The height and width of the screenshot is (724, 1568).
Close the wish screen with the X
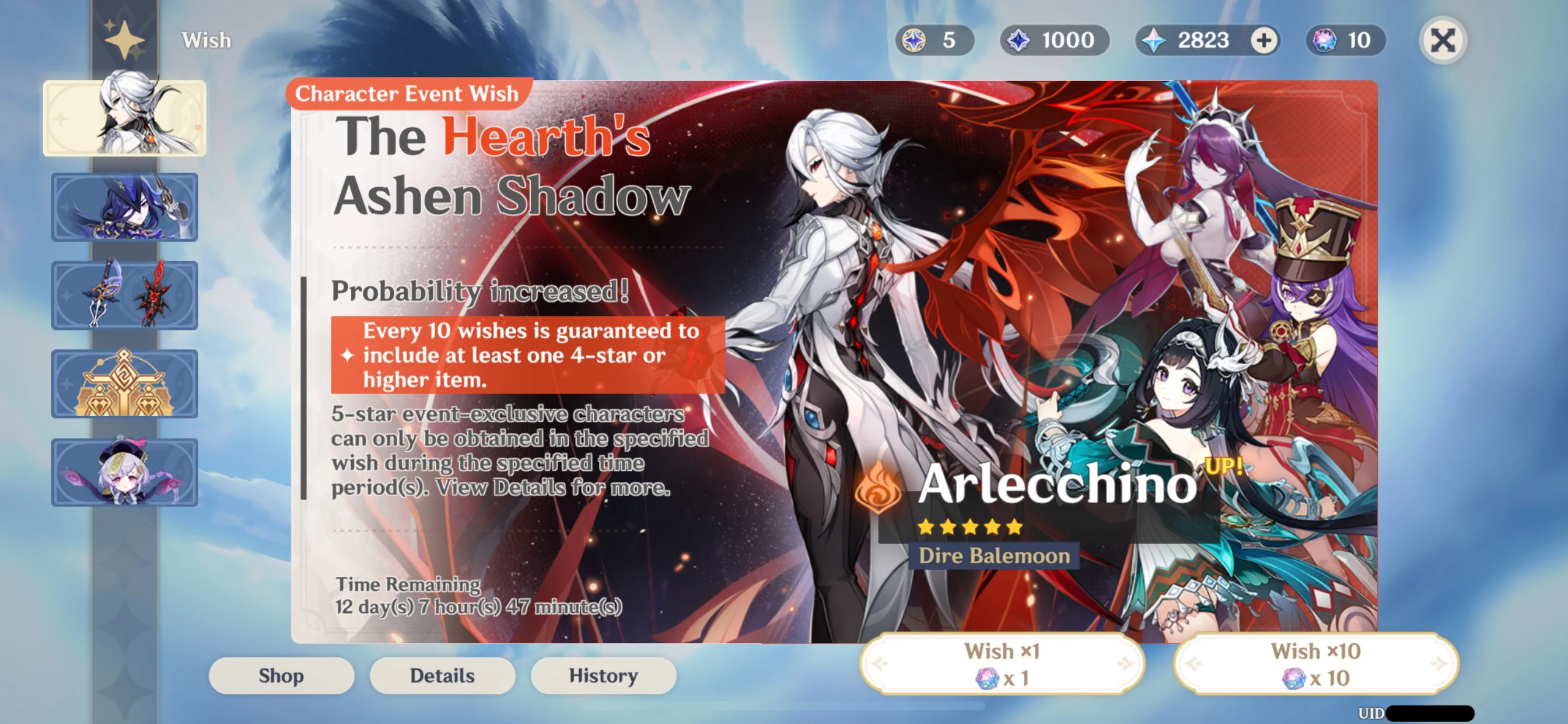[x=1444, y=40]
